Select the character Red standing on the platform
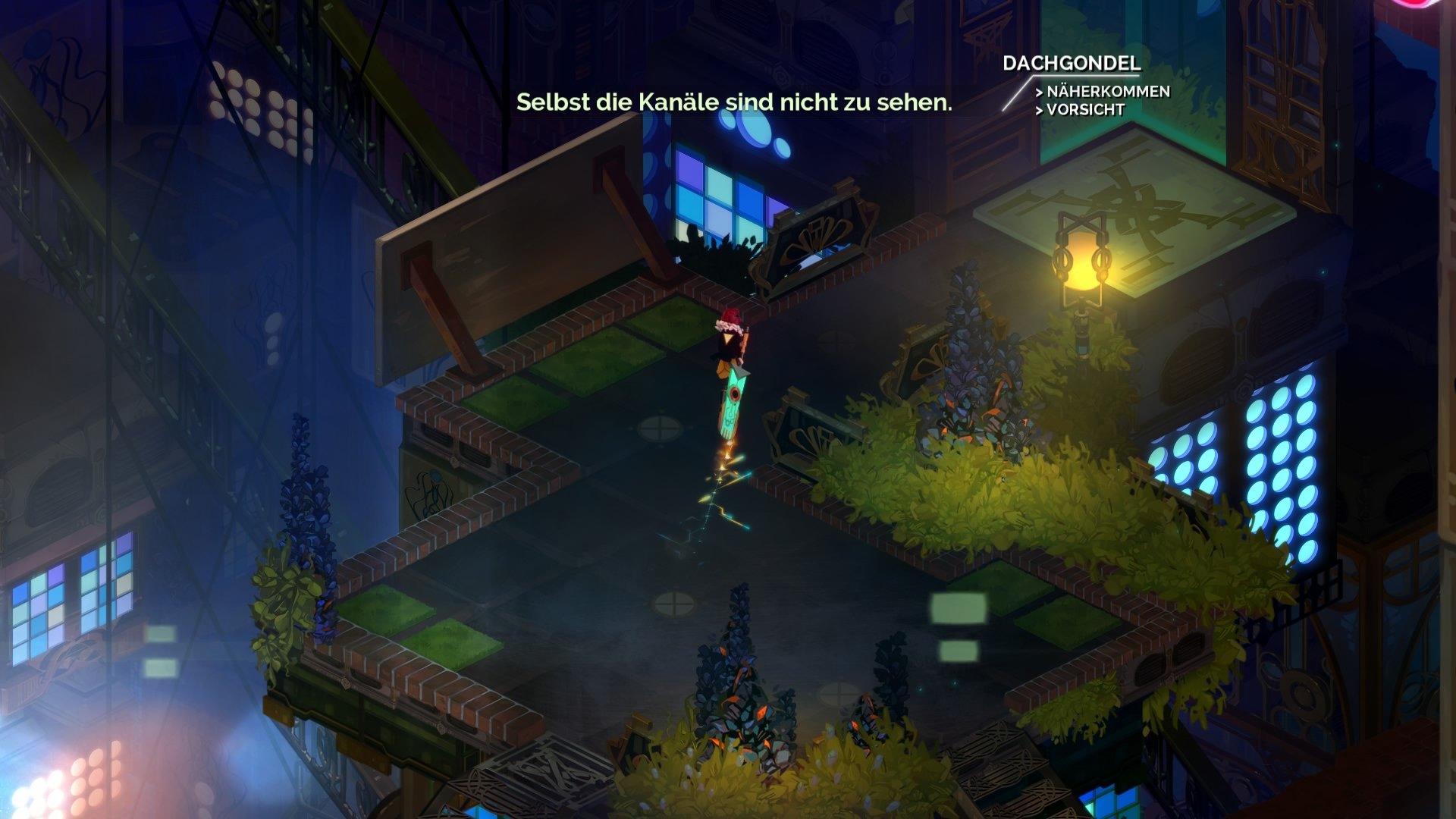Image resolution: width=1456 pixels, height=819 pixels. (x=730, y=341)
